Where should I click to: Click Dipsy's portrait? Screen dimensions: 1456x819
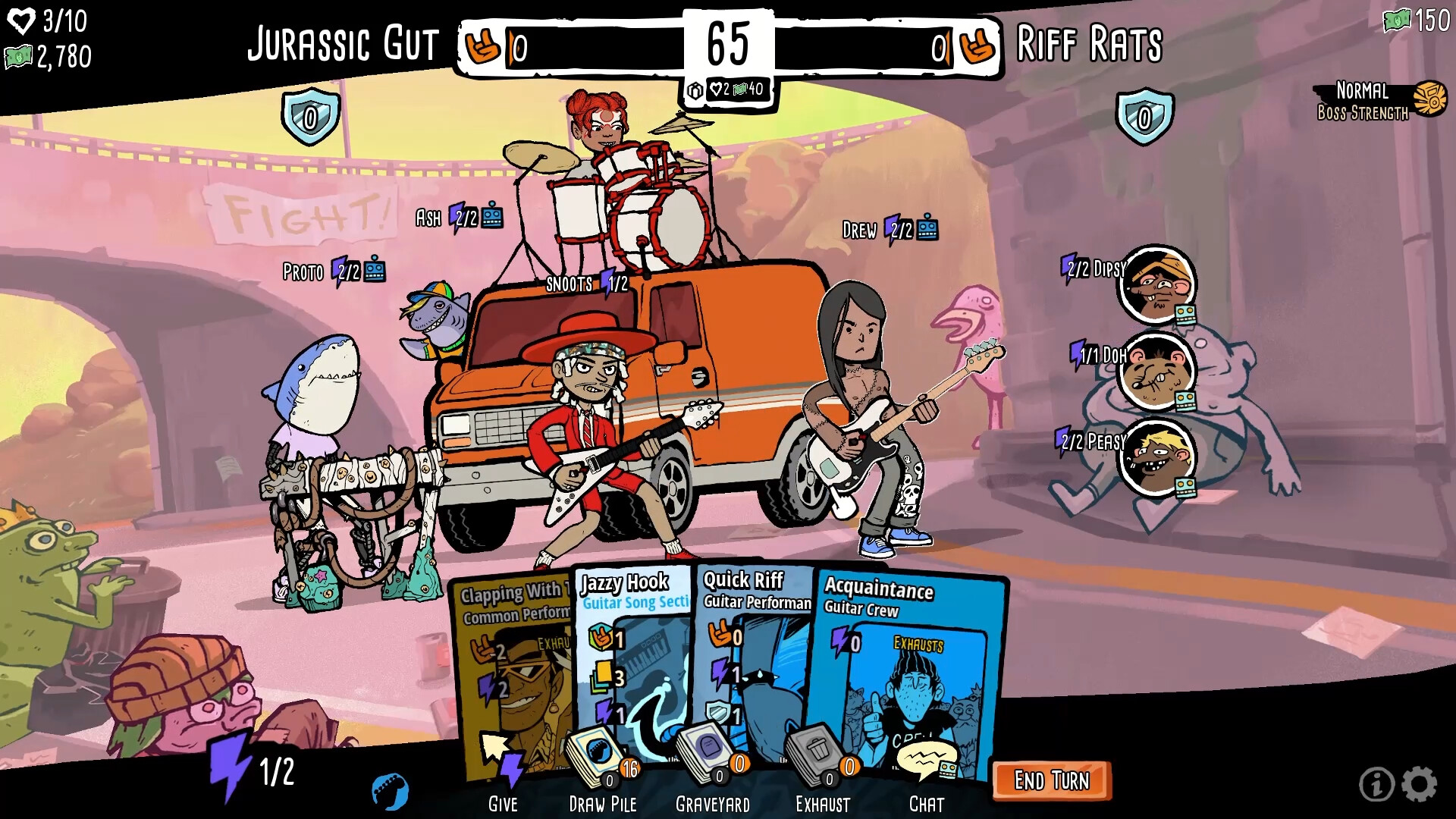1156,284
